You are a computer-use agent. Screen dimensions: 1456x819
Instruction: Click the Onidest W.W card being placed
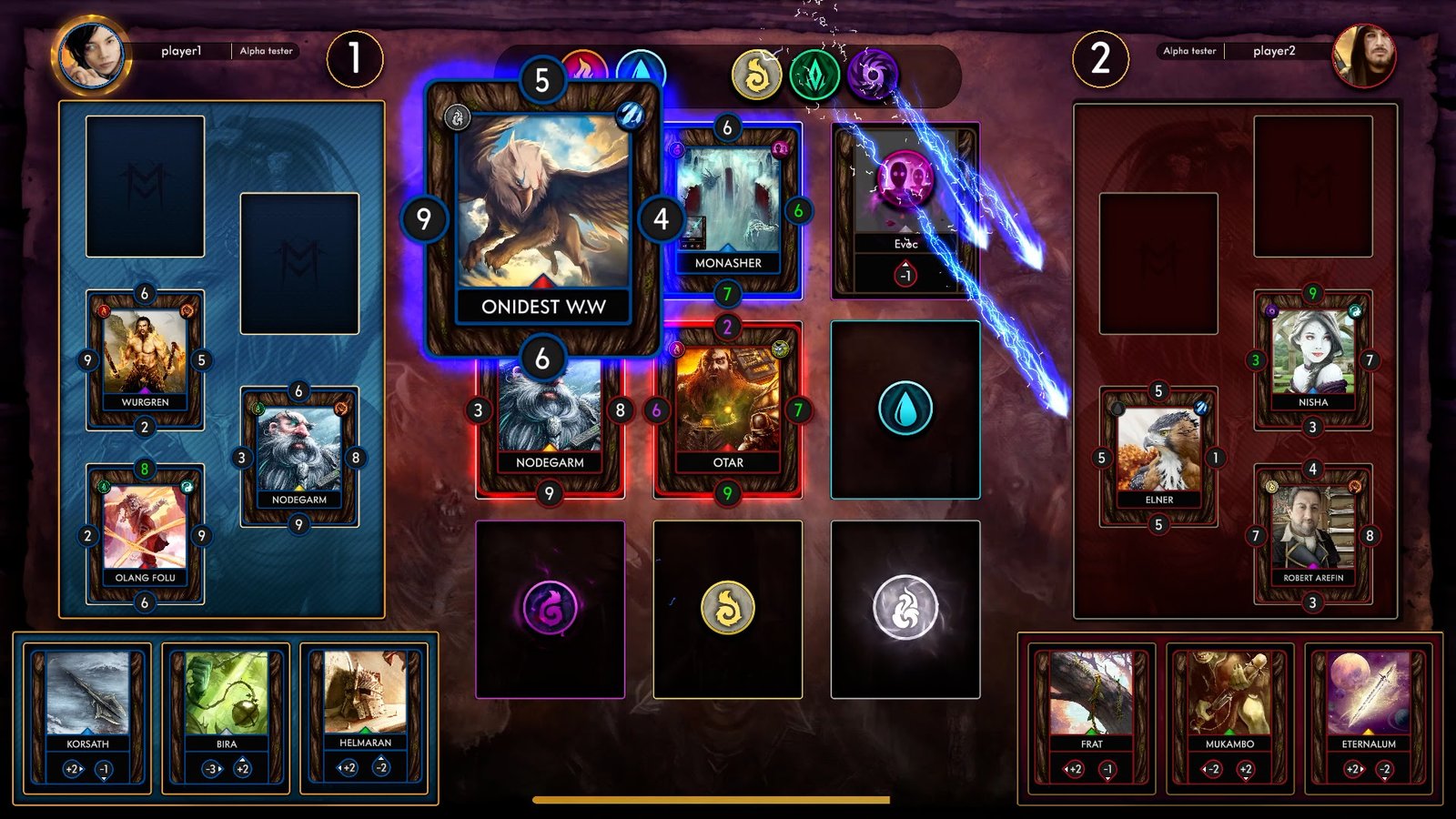(542, 218)
